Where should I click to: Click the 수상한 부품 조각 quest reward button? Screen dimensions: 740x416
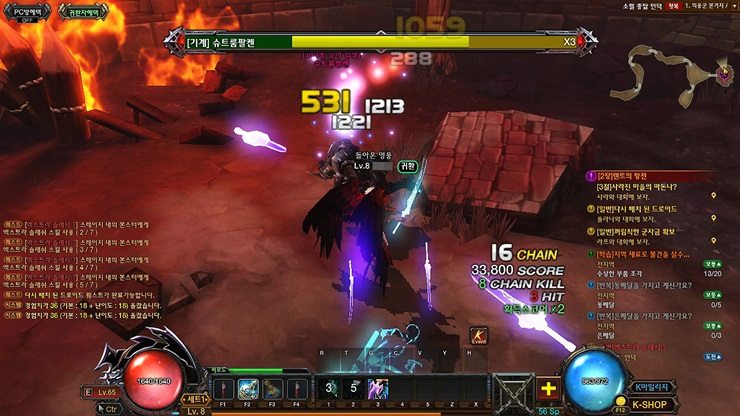(712, 262)
